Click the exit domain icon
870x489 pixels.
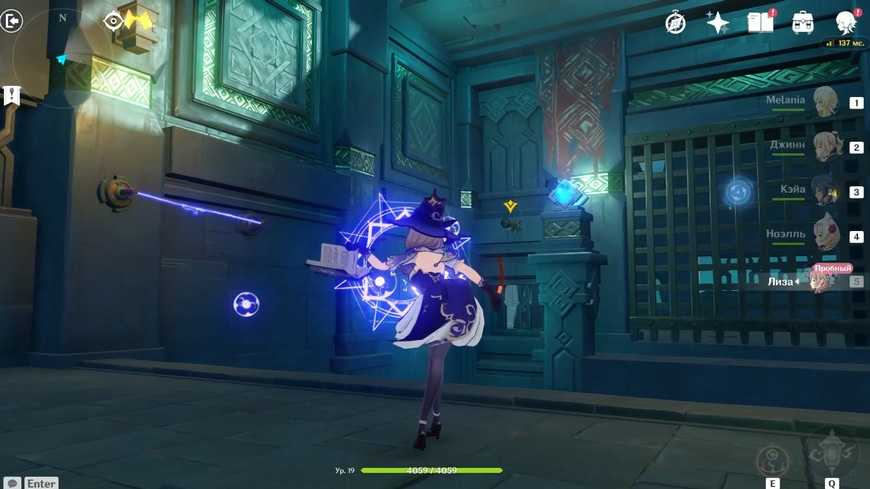[x=11, y=21]
